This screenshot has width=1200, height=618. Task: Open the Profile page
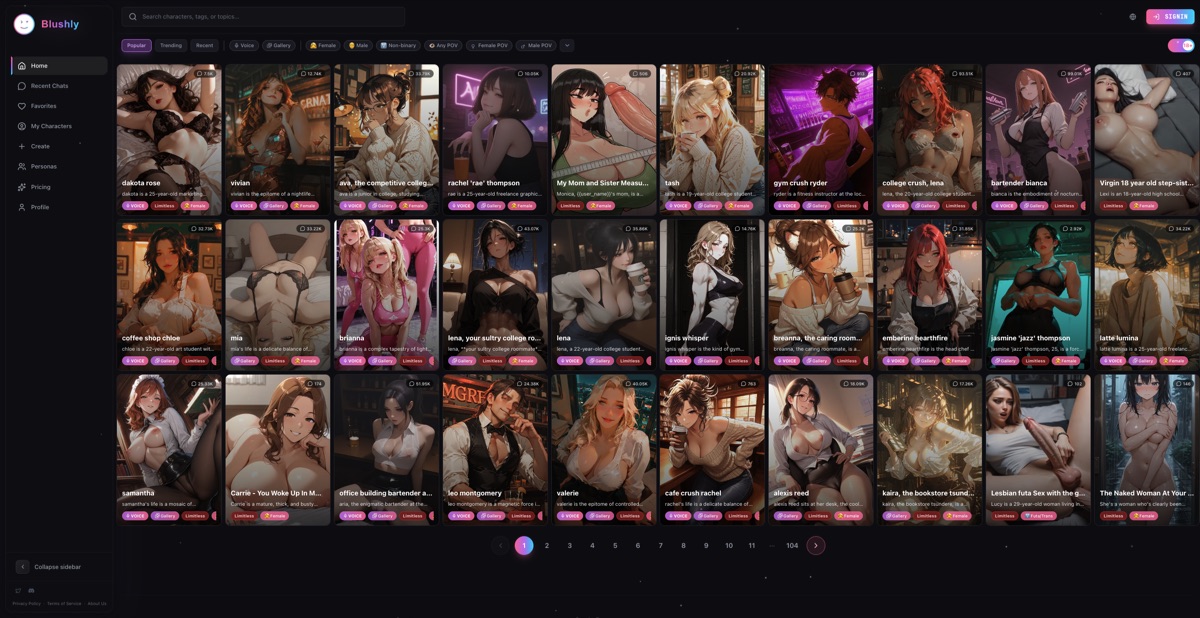pos(39,207)
